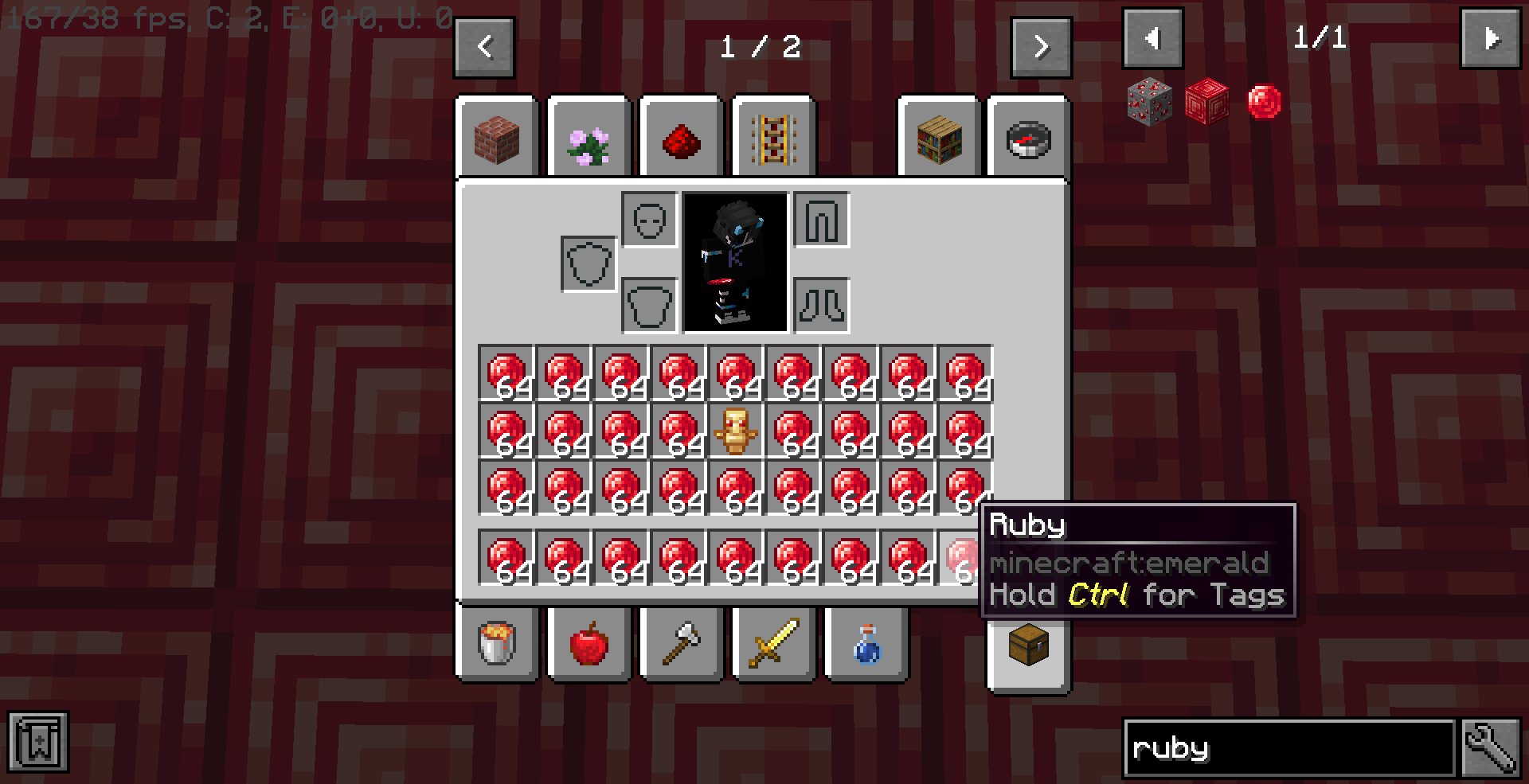Open the potion brewing tab
Viewport: 1529px width, 784px height.
coord(866,645)
